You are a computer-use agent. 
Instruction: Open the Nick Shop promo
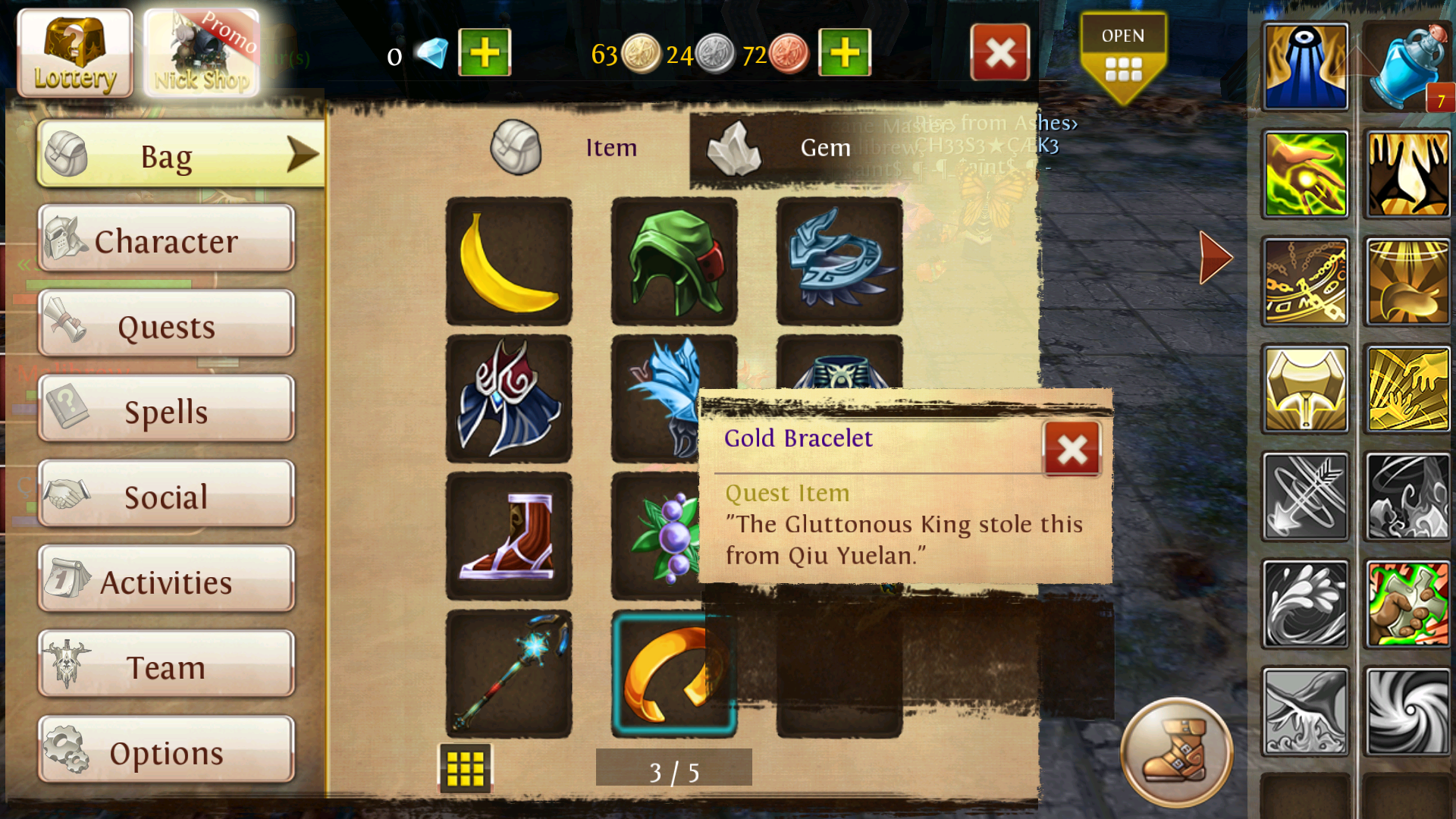pos(202,53)
